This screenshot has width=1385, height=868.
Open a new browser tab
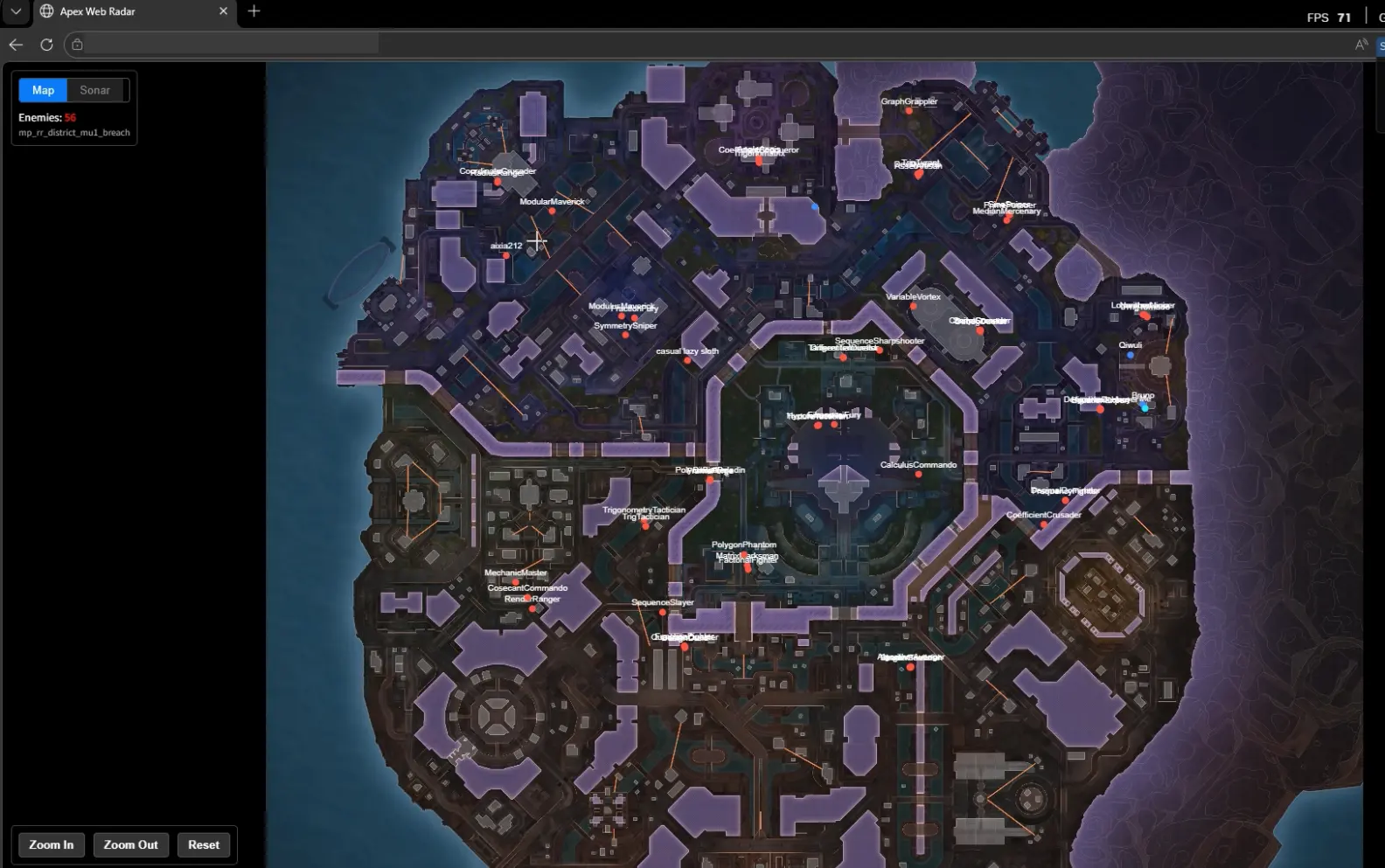click(x=254, y=11)
